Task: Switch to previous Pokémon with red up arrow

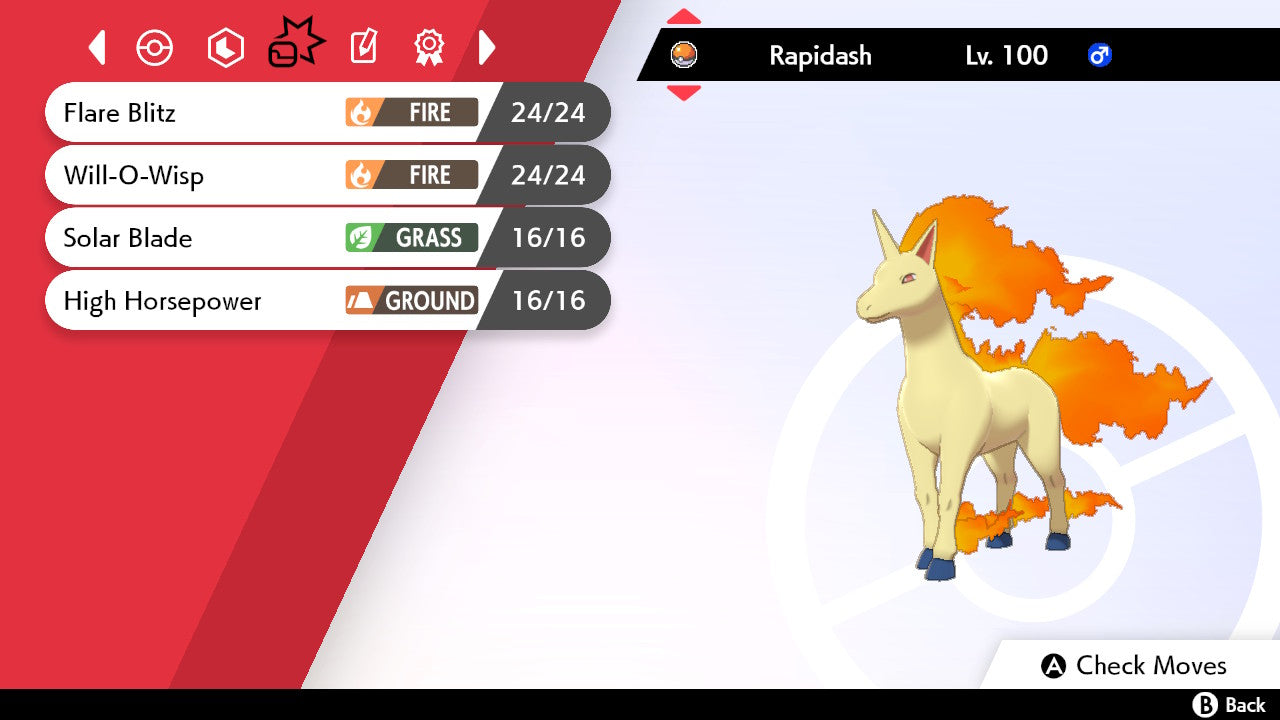Action: point(684,17)
